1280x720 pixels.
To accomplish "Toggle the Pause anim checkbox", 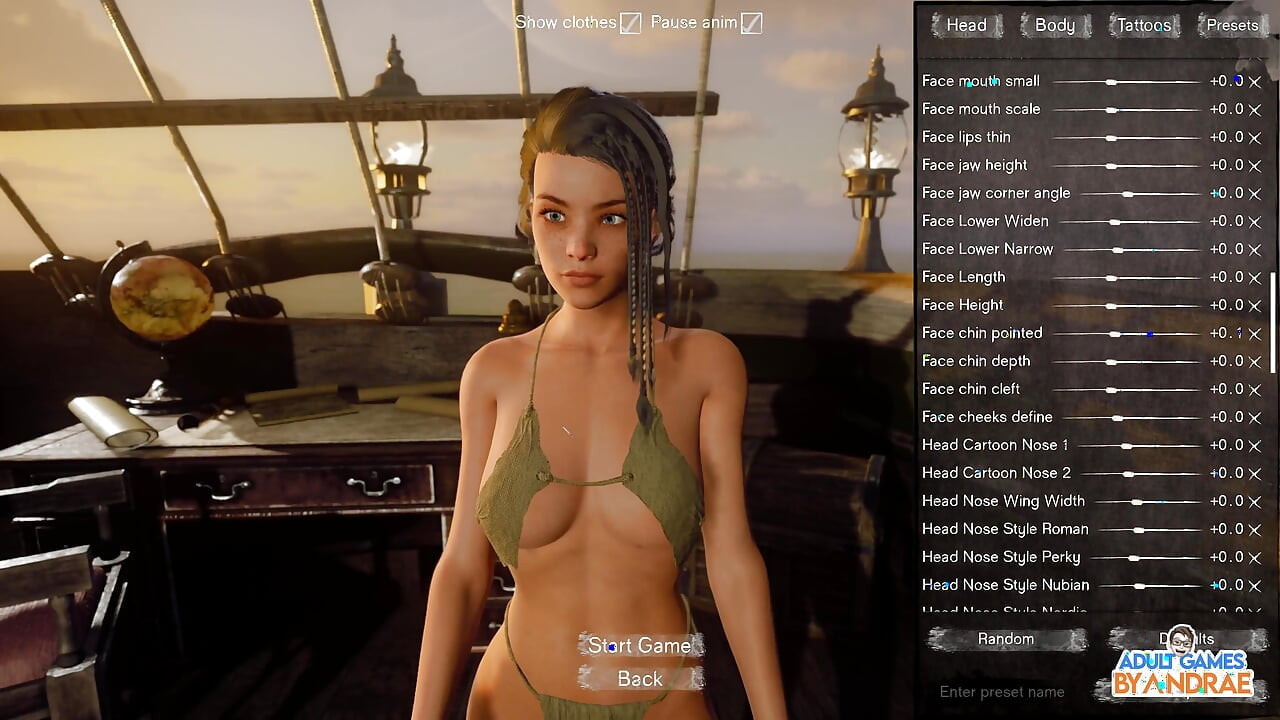I will click(751, 23).
